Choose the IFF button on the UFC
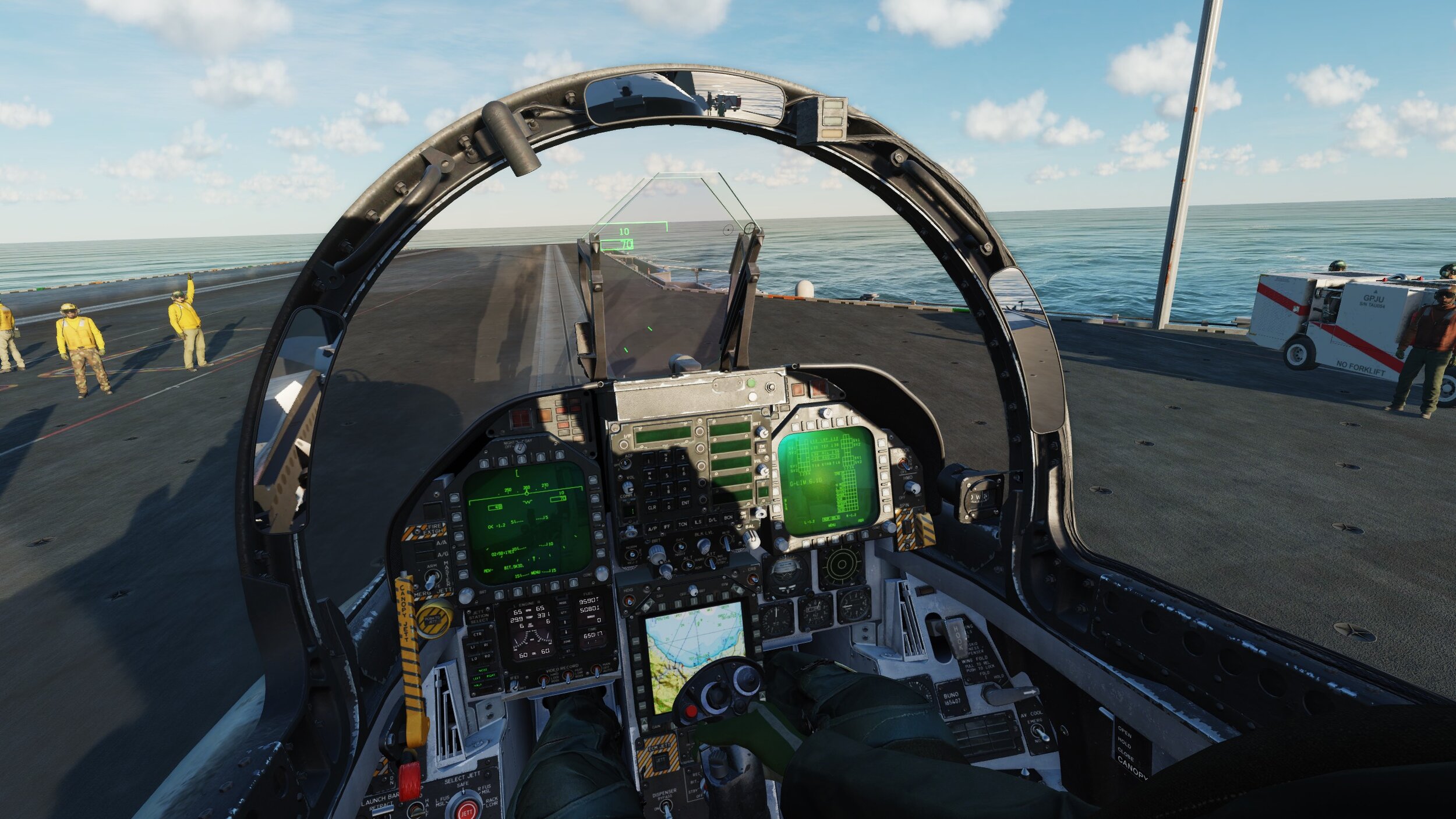 pyautogui.click(x=667, y=527)
